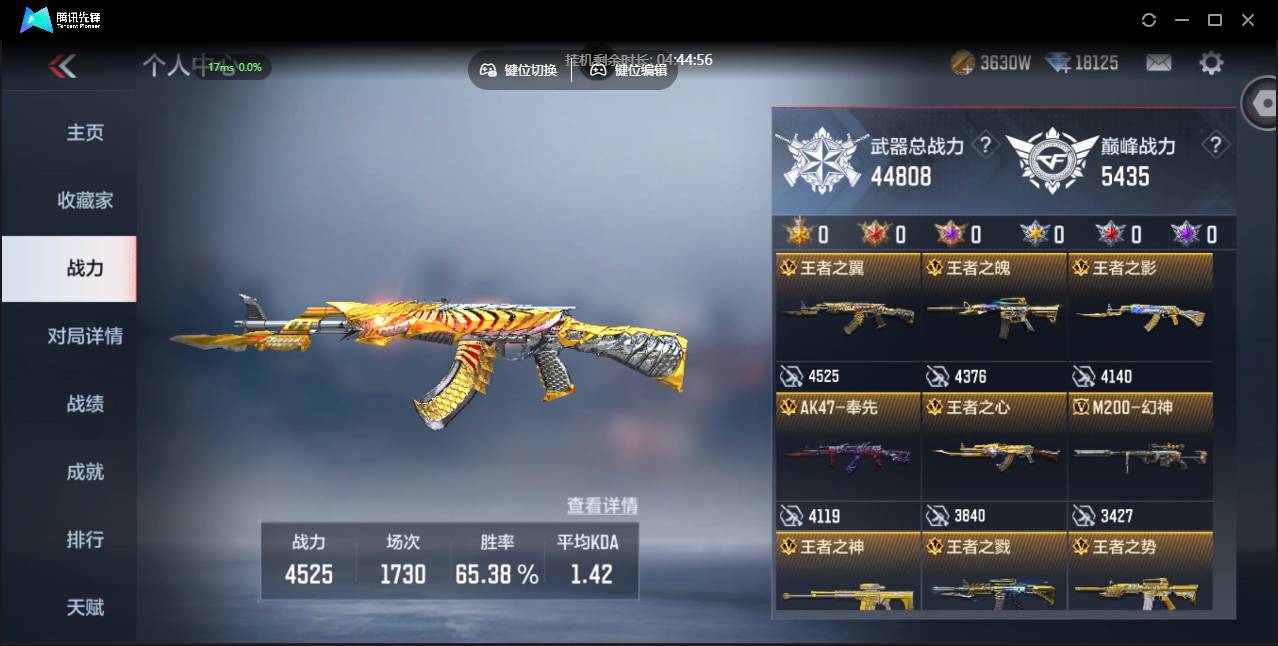1278x646 pixels.
Task: Click the help icon beside 巅峰战力
Action: pyautogui.click(x=1215, y=146)
